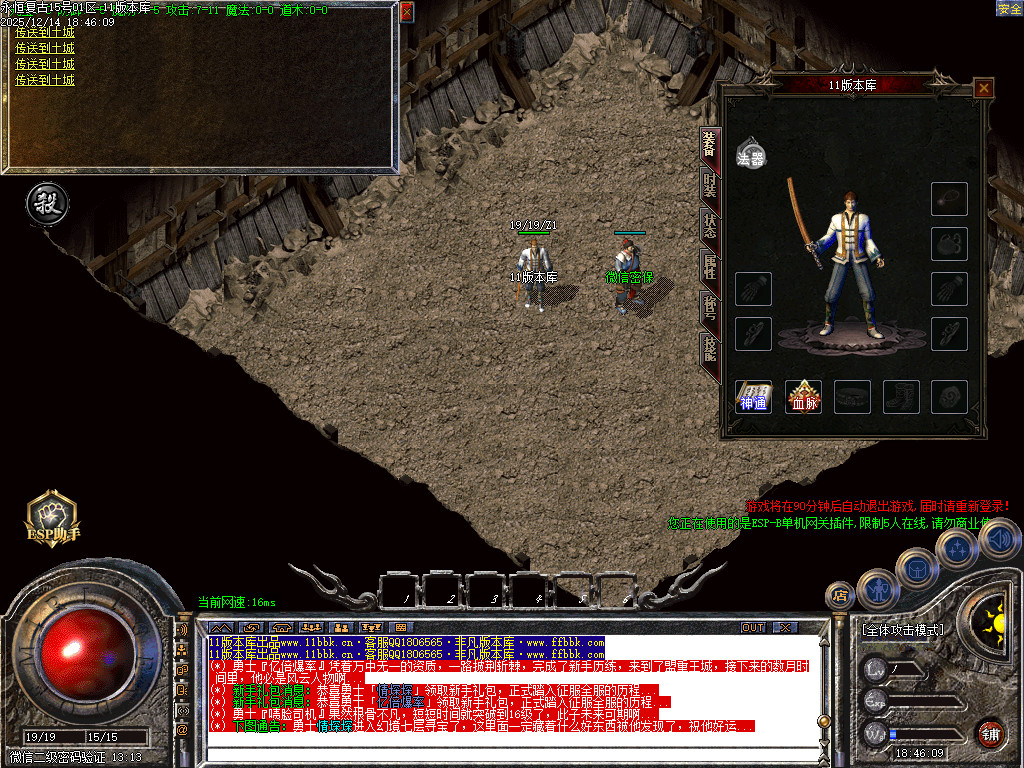
Task: Open the 血脉 slot
Action: click(802, 397)
